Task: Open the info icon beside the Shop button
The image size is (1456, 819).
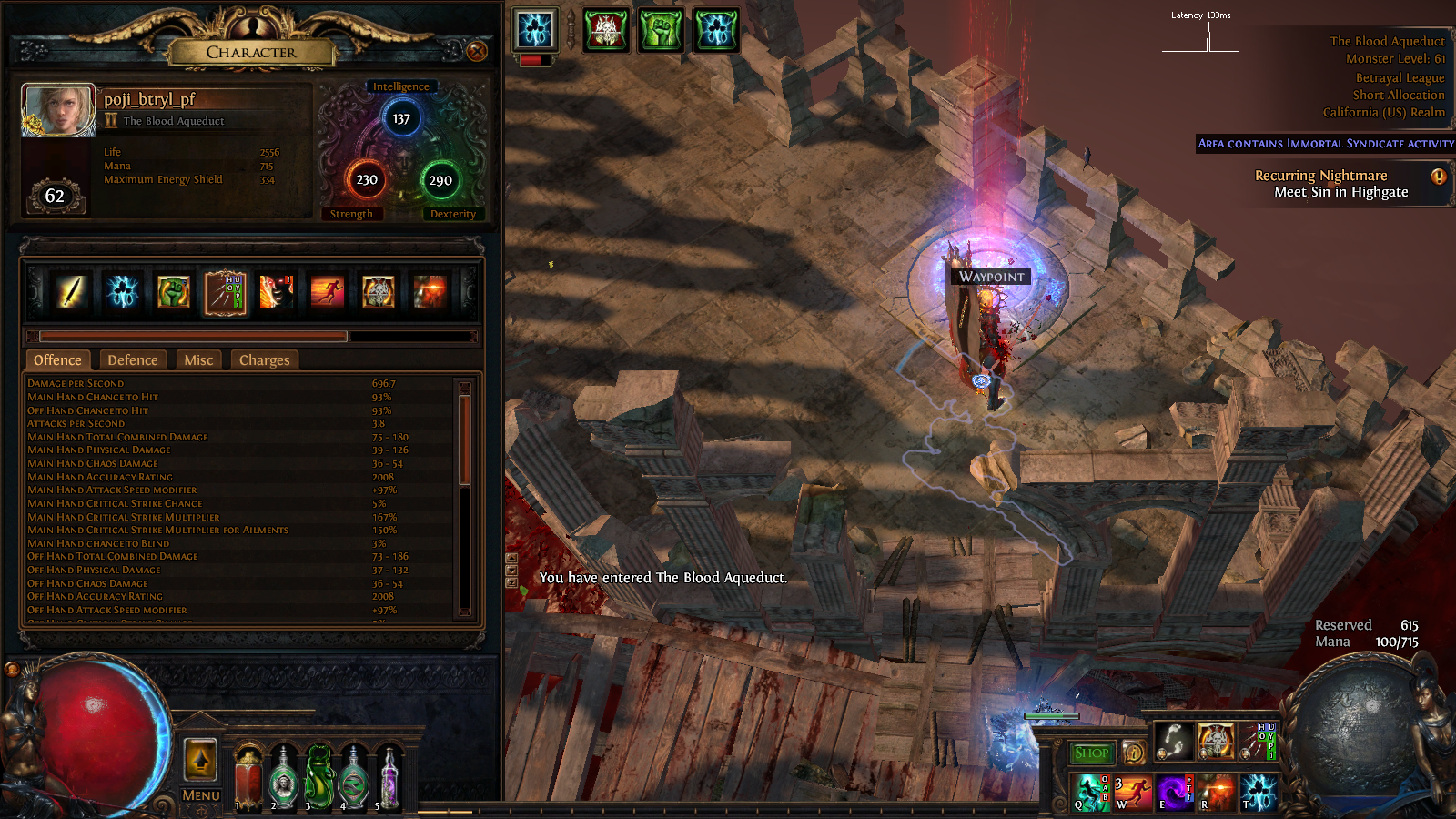Action: coord(1134,753)
